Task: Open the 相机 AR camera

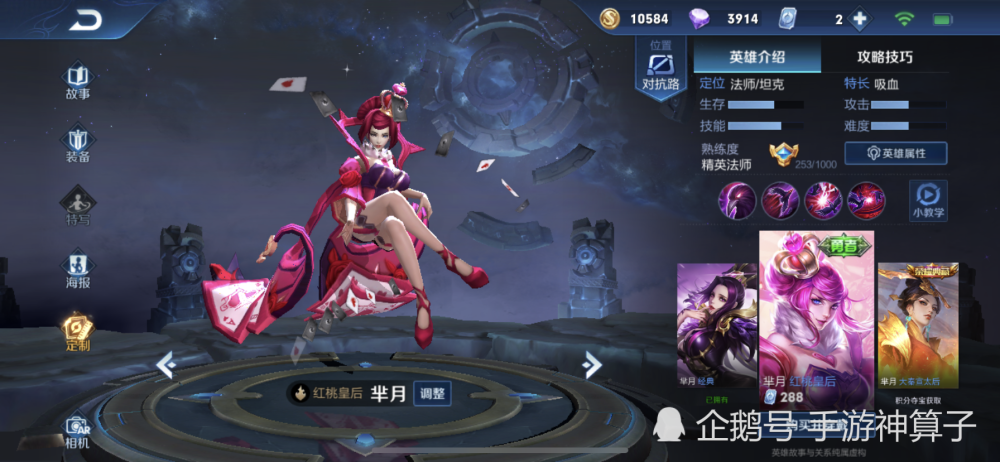Action: pos(78,431)
